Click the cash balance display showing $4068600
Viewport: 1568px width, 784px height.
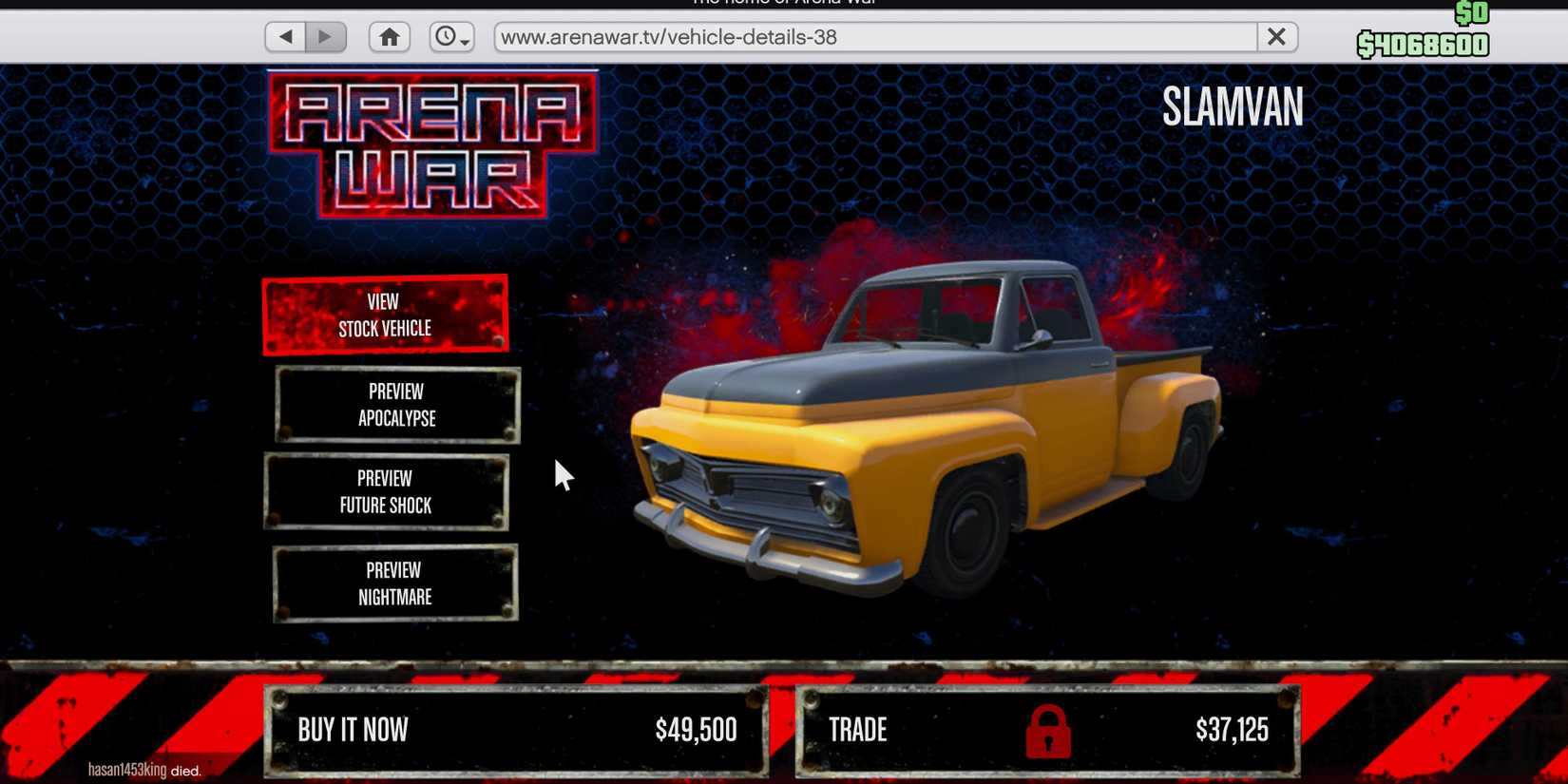pyautogui.click(x=1425, y=42)
